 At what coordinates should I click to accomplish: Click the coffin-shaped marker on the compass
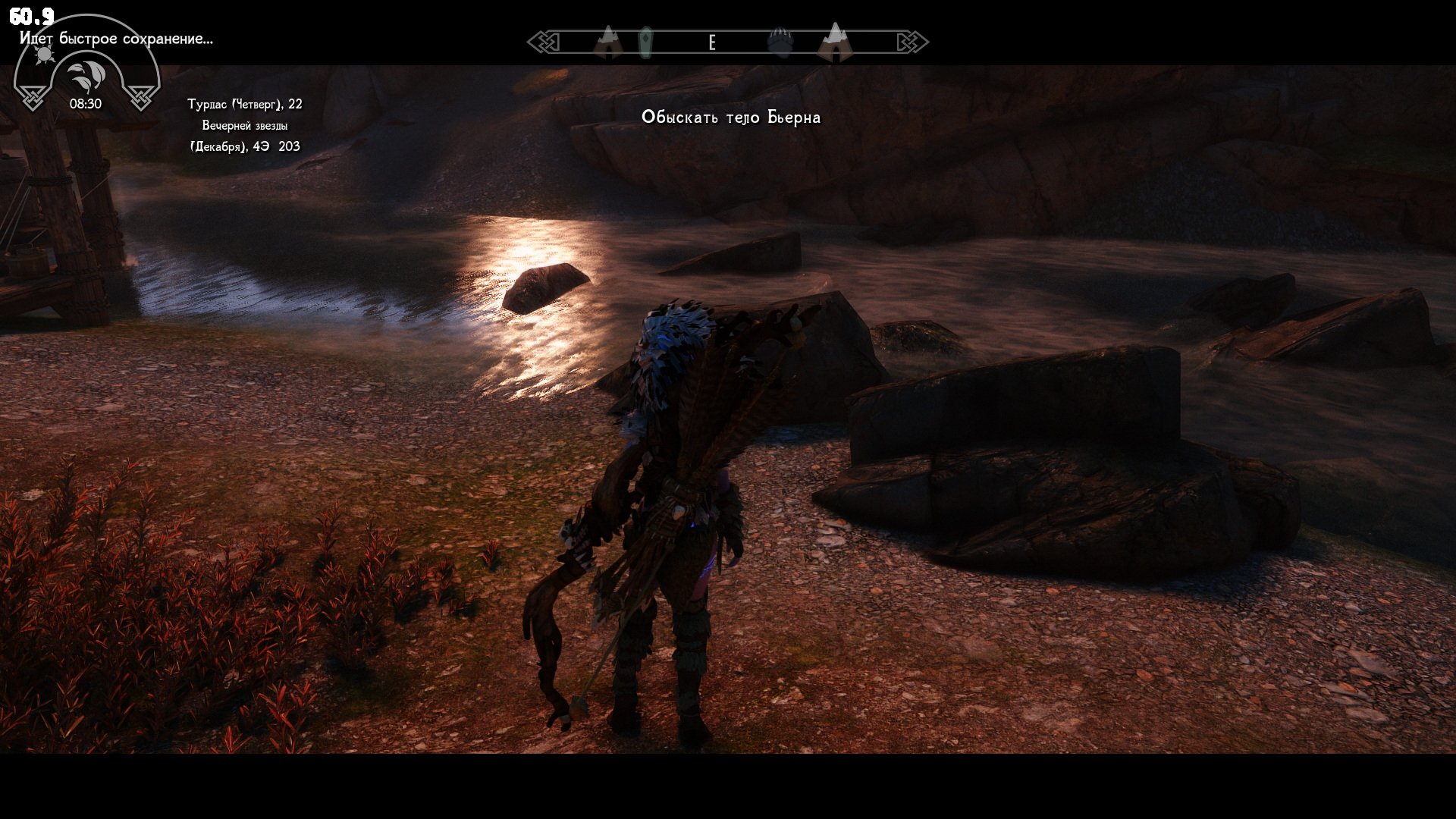click(x=645, y=42)
